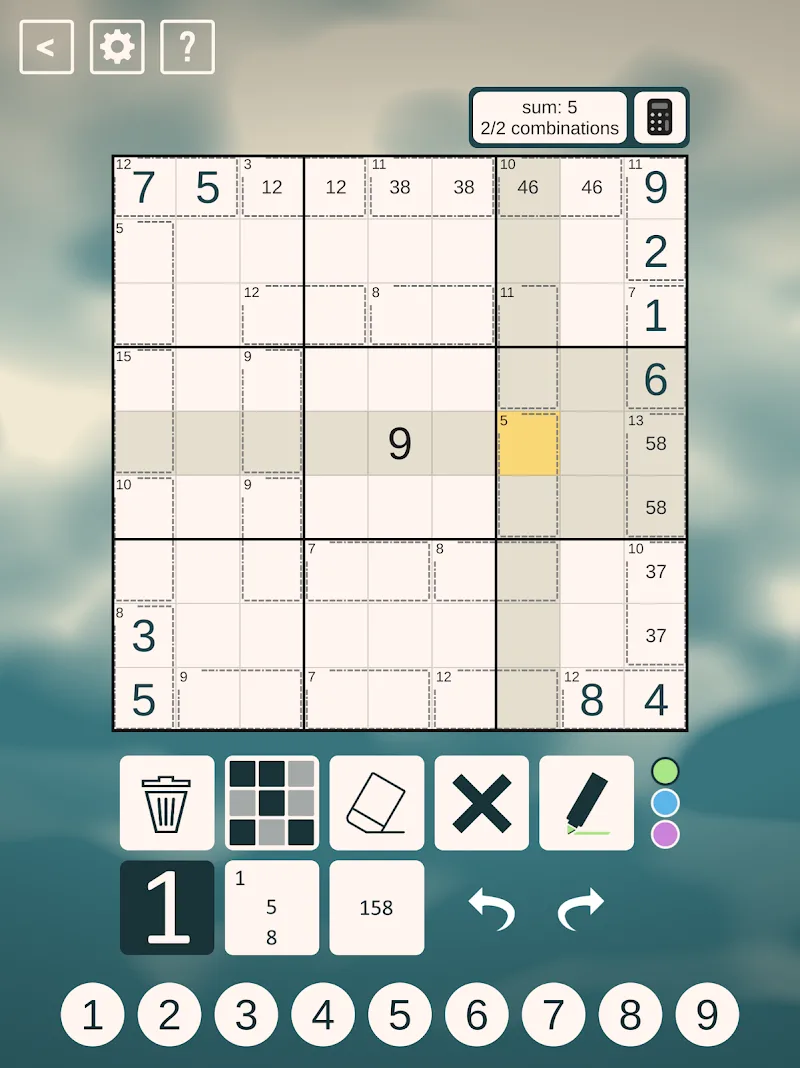Undo the last move
800x1068 pixels.
click(x=491, y=908)
